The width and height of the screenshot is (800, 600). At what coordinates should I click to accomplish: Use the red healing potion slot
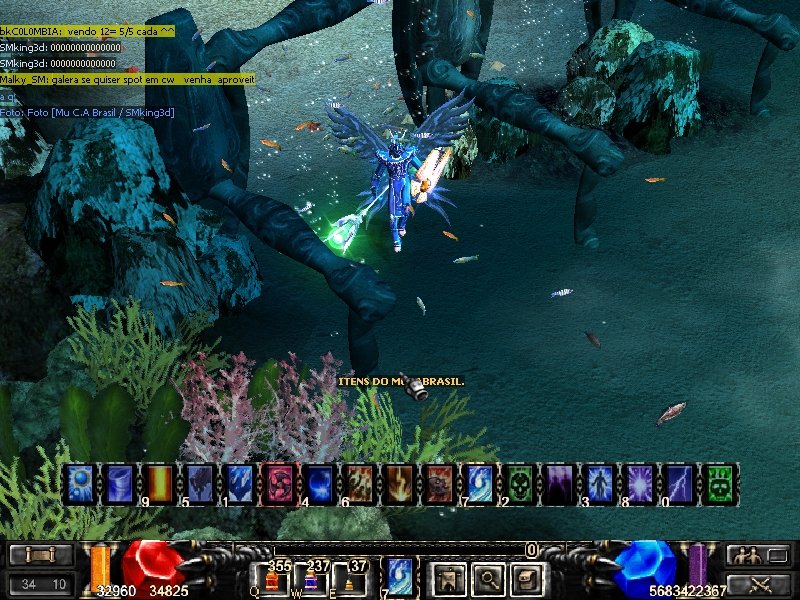[272, 579]
